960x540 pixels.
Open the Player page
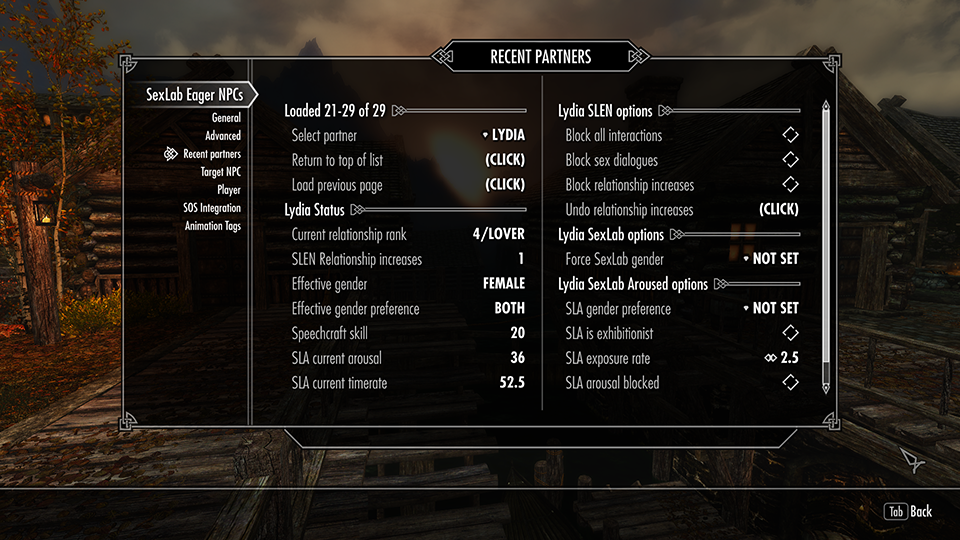point(229,190)
